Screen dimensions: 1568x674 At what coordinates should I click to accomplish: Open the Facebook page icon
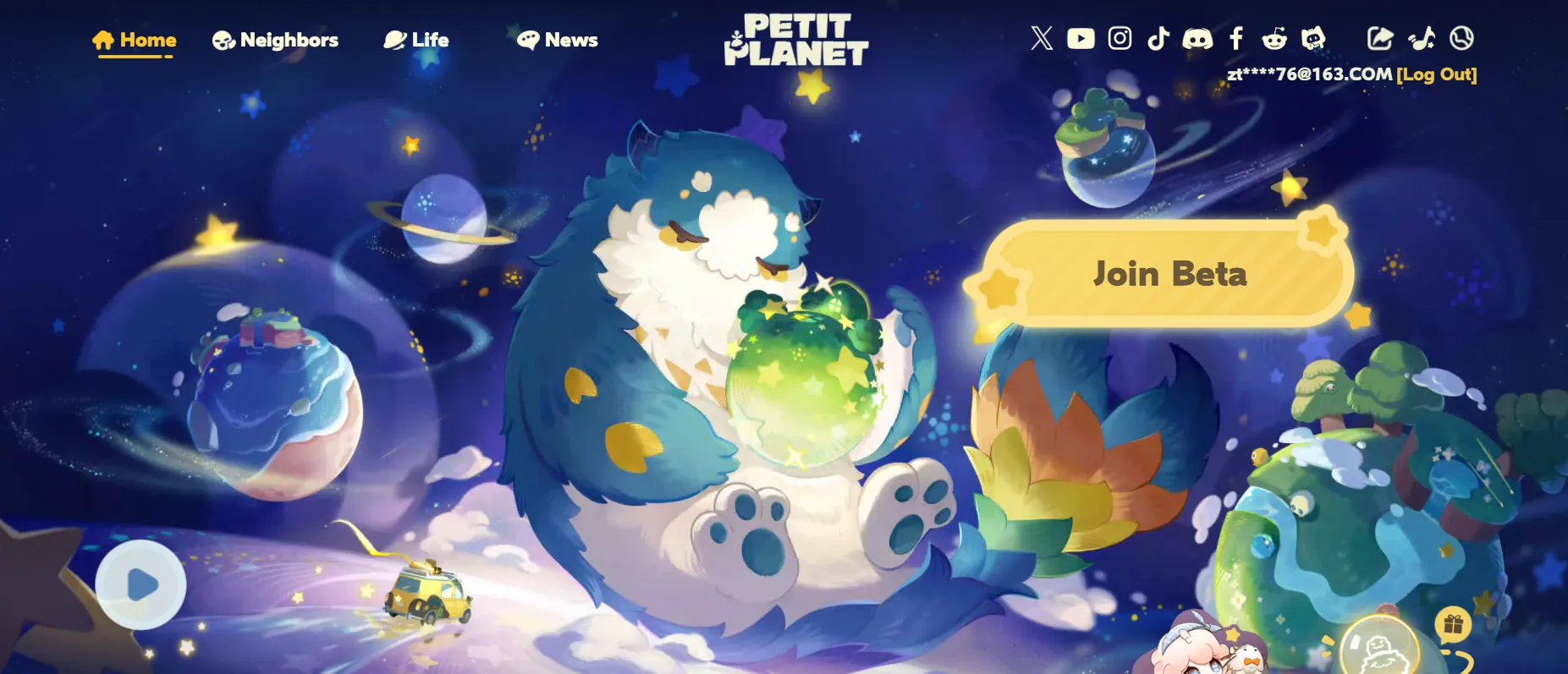1237,37
